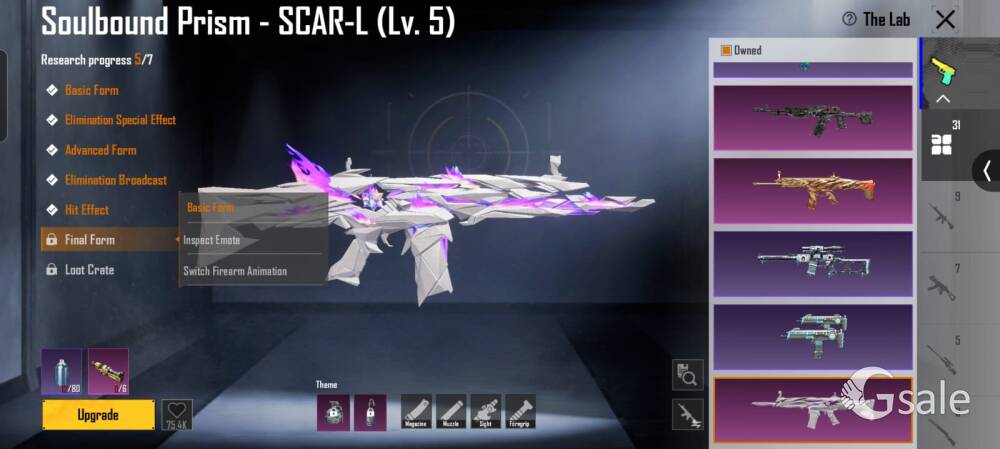
Task: Select Advanced Form research stage
Action: (100, 150)
